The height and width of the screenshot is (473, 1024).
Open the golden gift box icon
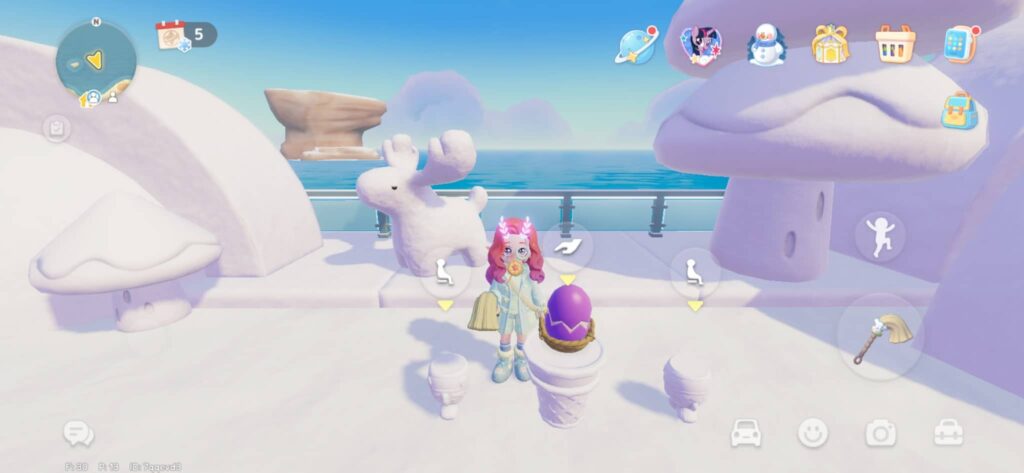(829, 45)
